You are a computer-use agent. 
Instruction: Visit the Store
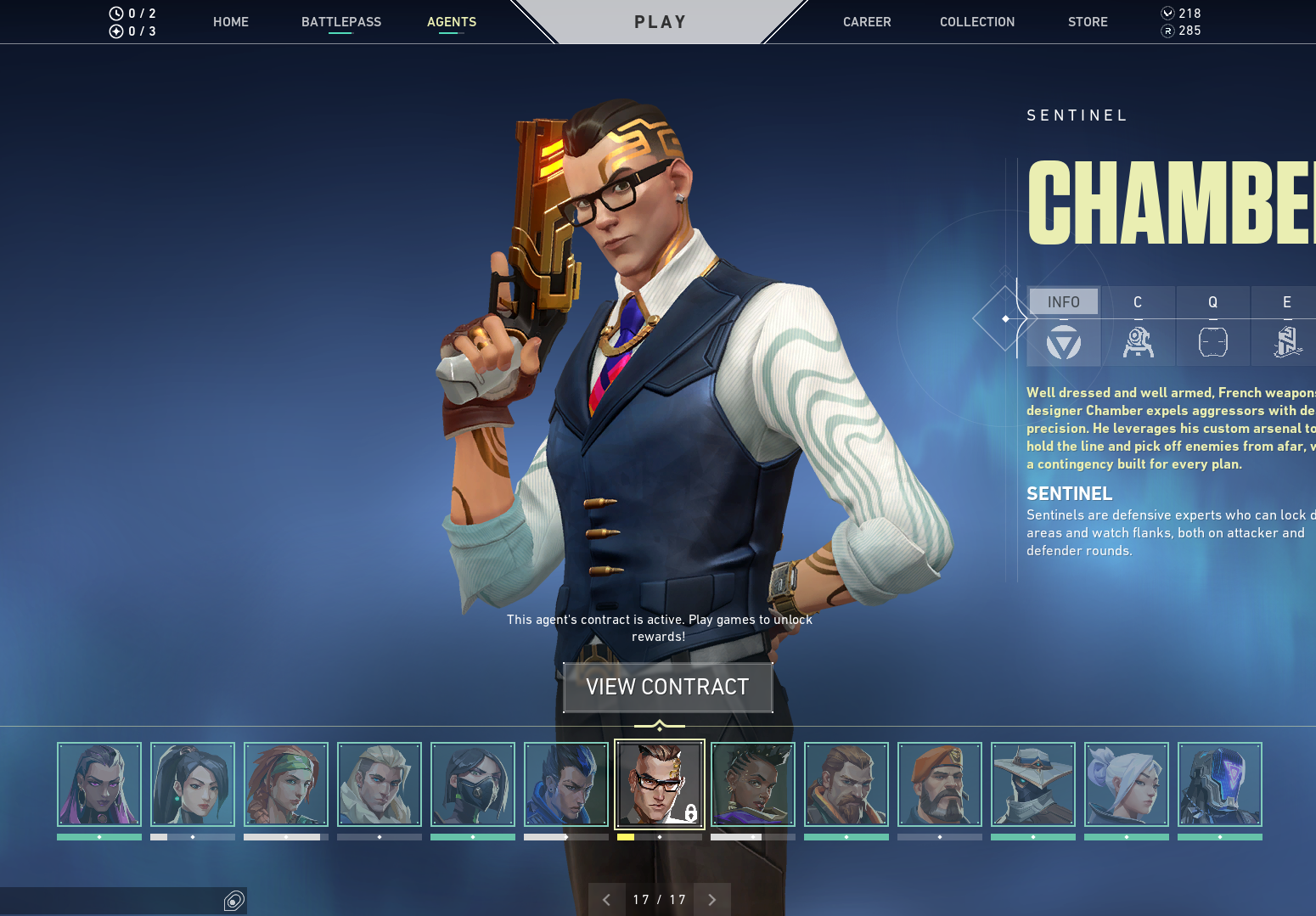pos(1088,22)
